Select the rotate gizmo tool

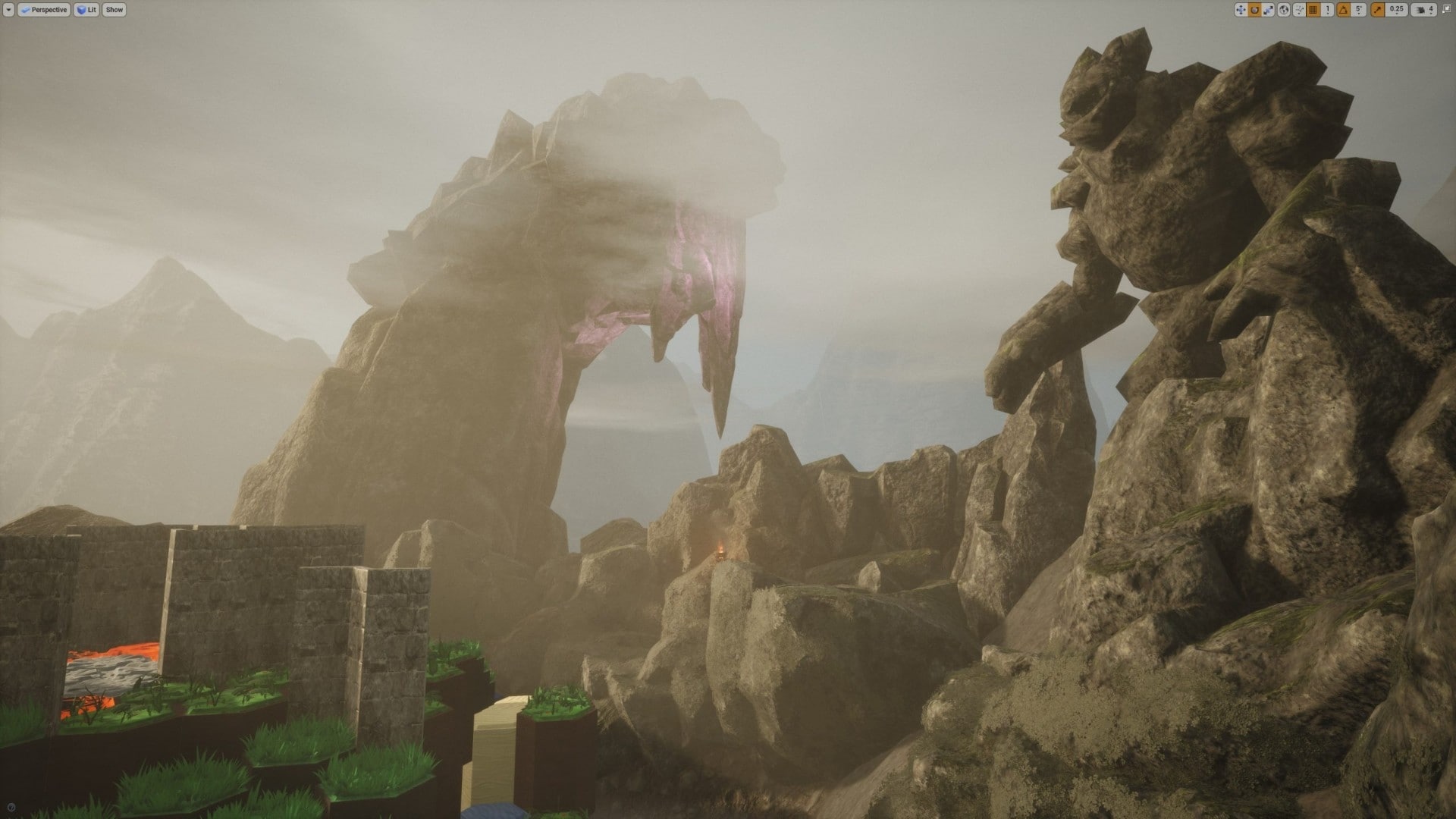coord(1254,10)
